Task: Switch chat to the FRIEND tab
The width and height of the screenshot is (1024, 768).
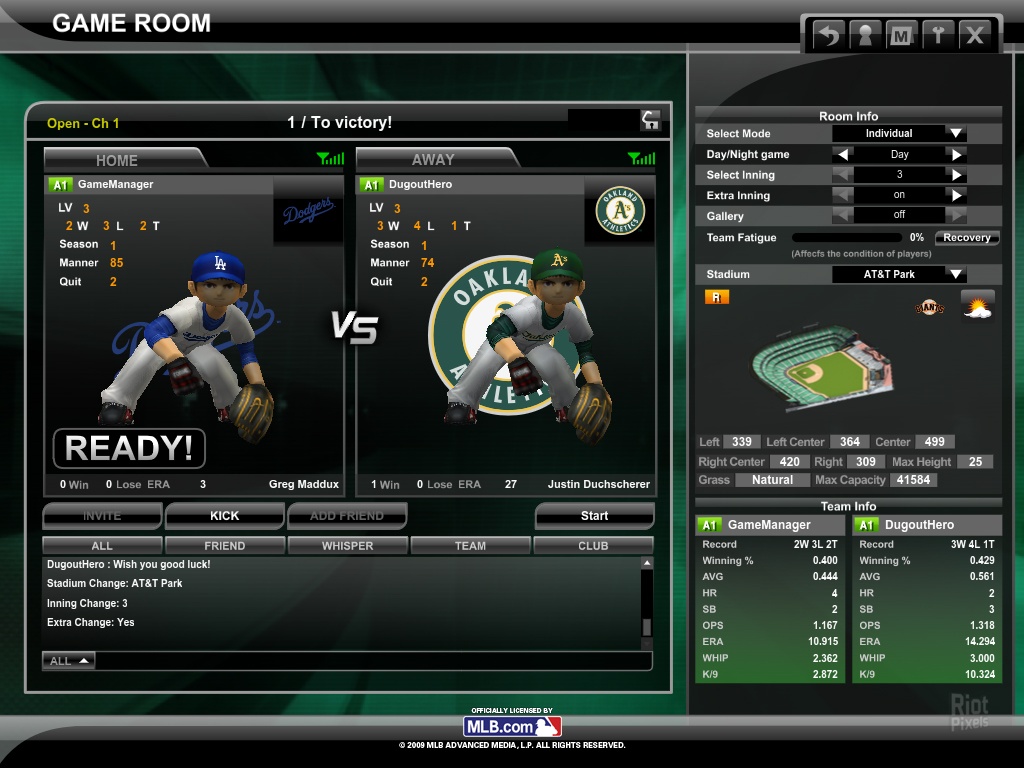Action: pyautogui.click(x=224, y=546)
